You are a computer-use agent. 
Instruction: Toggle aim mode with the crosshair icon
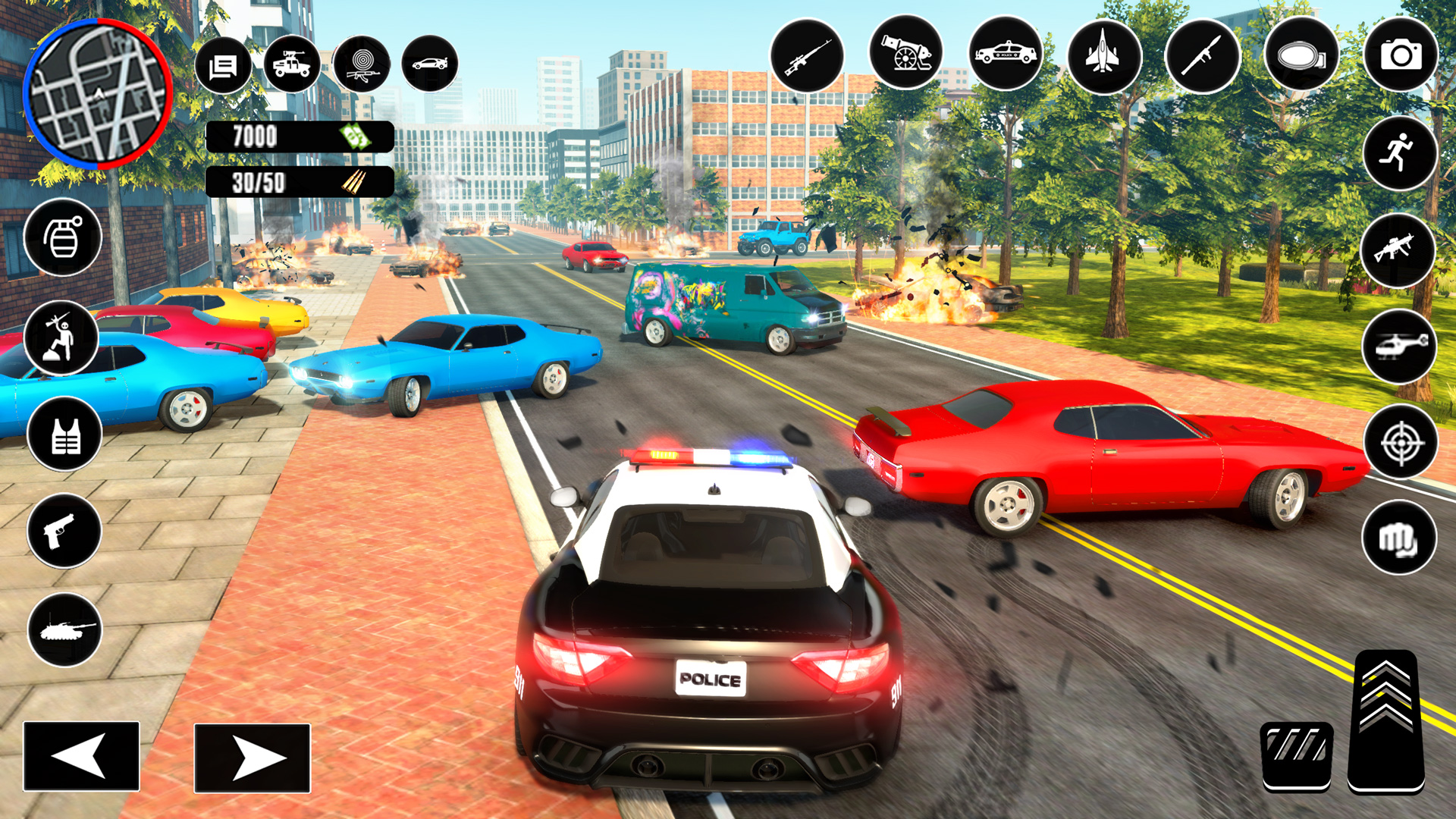pos(1401,441)
